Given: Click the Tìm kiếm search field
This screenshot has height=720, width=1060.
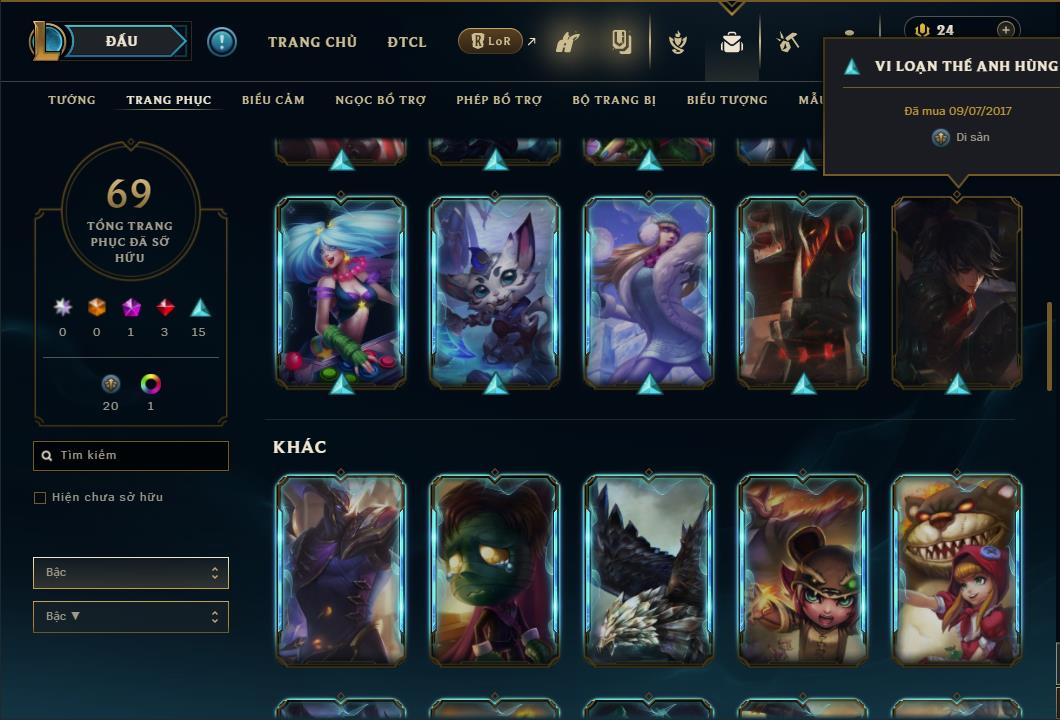Looking at the screenshot, I should pyautogui.click(x=131, y=456).
